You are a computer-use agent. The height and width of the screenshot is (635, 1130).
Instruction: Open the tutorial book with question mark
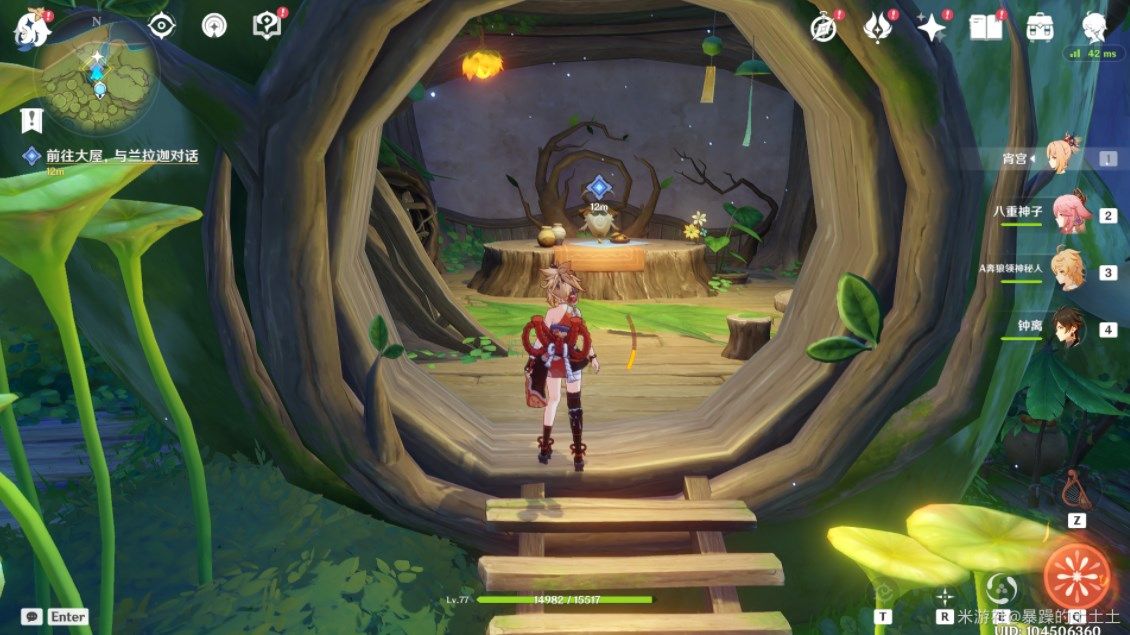[267, 26]
